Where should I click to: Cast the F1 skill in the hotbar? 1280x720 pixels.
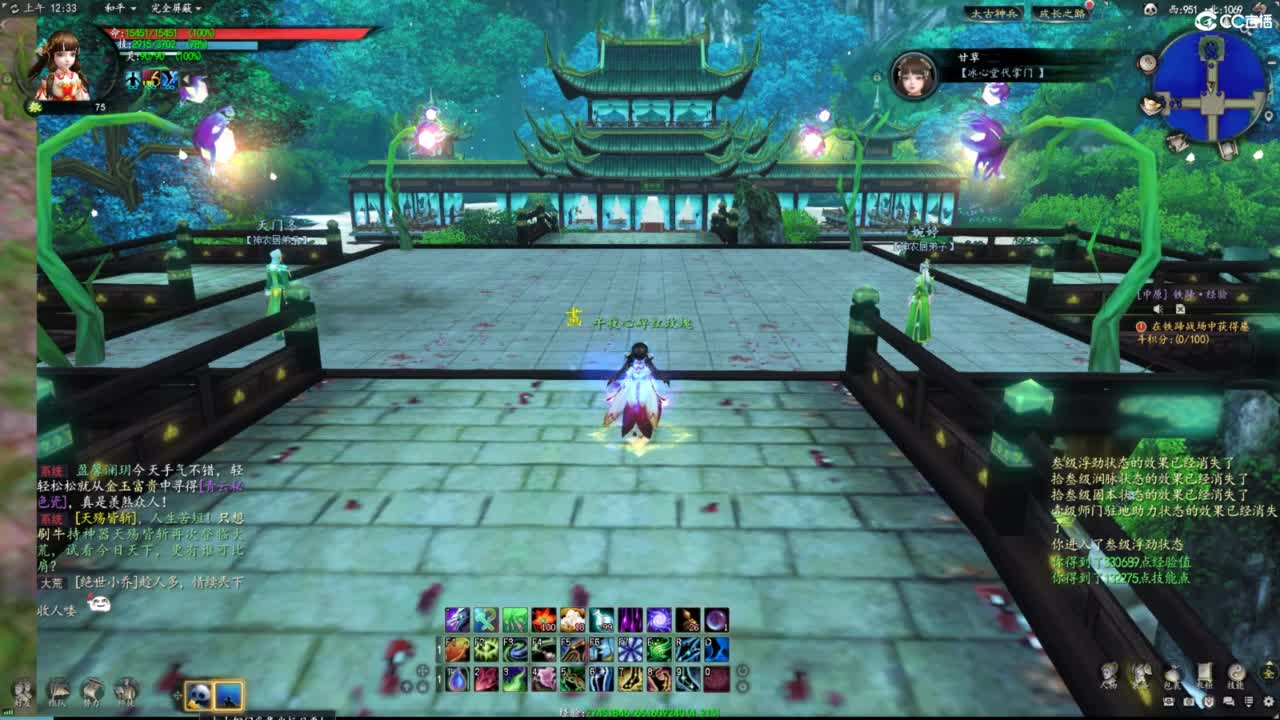pos(455,650)
